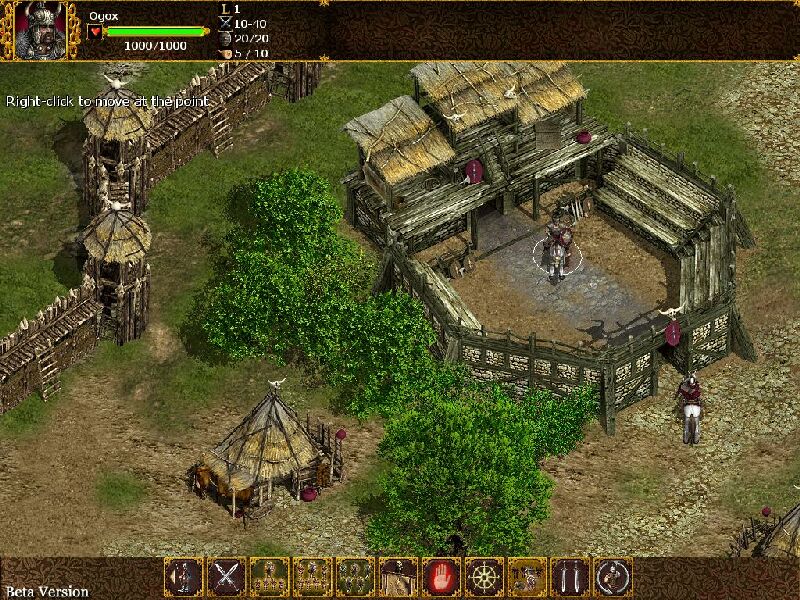This screenshot has width=800, height=600.
Task: Select the two upright swords icon
Action: tap(570, 577)
